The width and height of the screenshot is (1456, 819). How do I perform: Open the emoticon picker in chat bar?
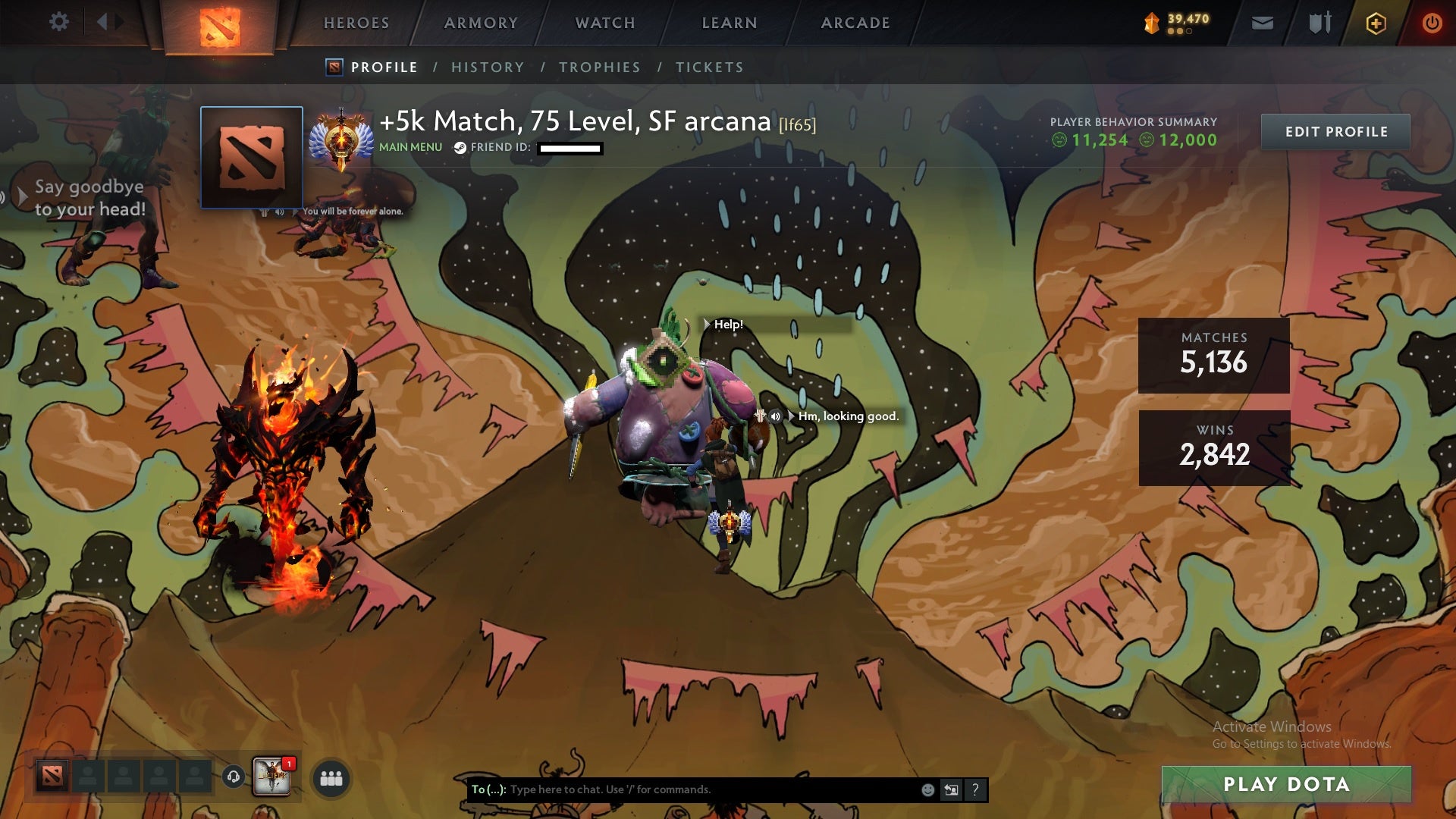click(x=927, y=789)
